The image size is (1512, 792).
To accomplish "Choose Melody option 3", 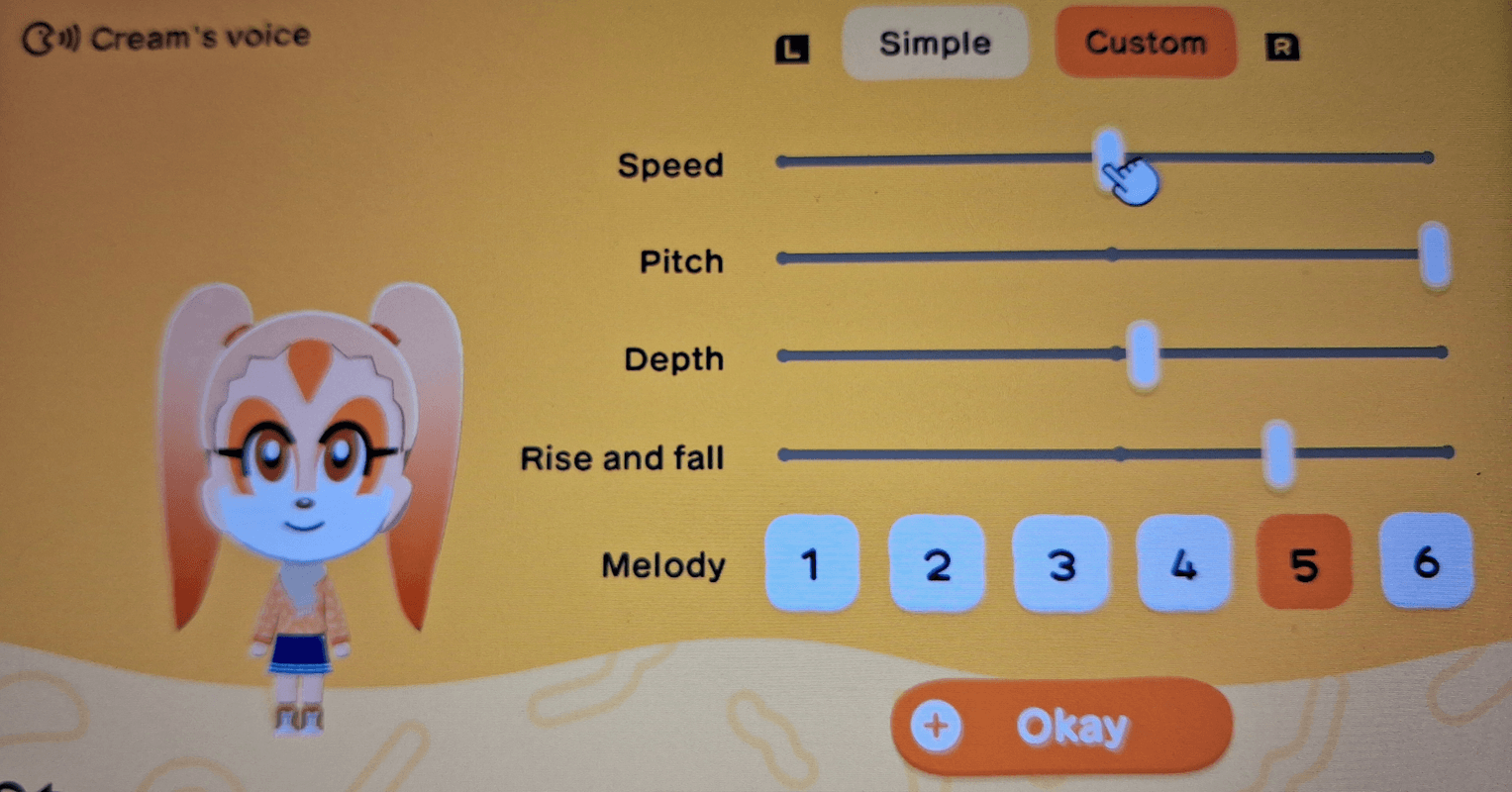I will [1059, 564].
